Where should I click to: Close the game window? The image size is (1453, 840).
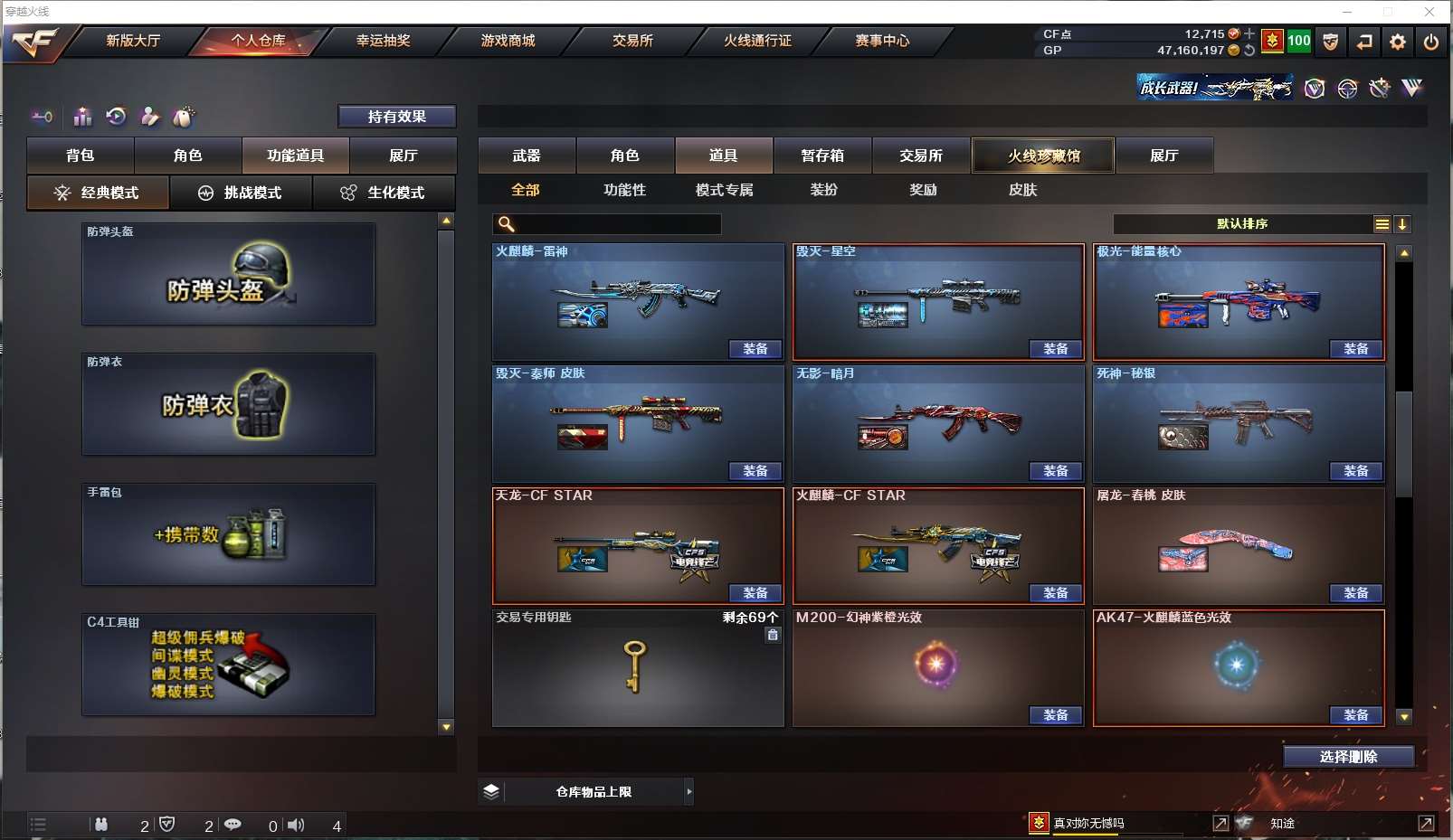coord(1429,12)
